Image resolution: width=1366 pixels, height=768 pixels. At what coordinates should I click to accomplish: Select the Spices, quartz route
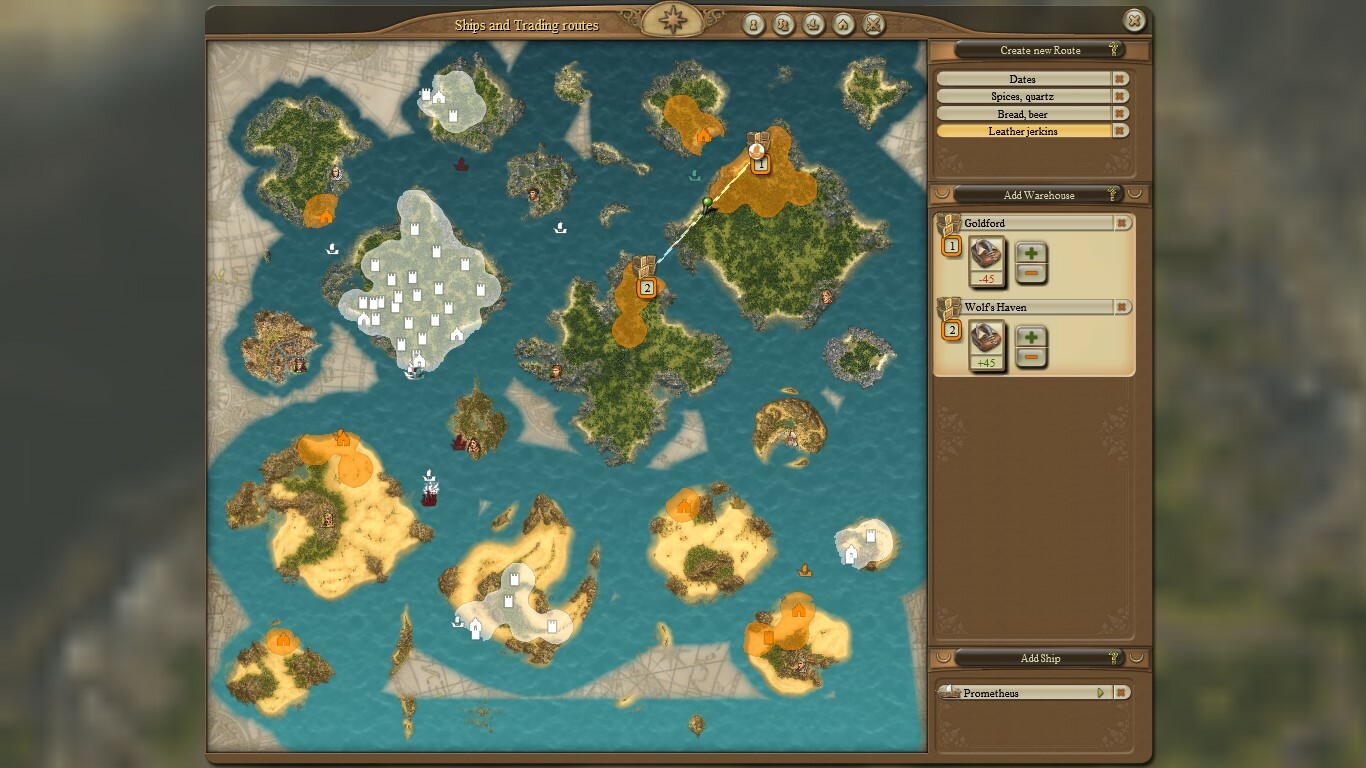point(1023,97)
